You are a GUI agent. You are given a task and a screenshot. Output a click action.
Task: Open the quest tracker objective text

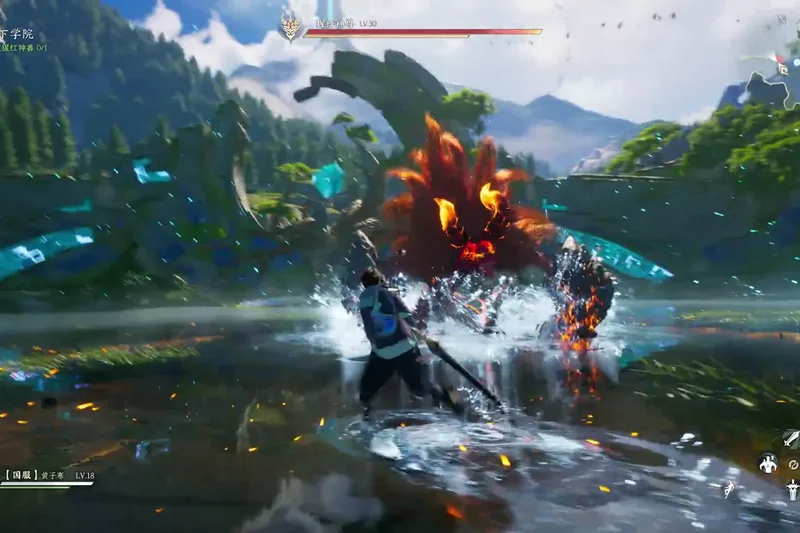point(24,47)
